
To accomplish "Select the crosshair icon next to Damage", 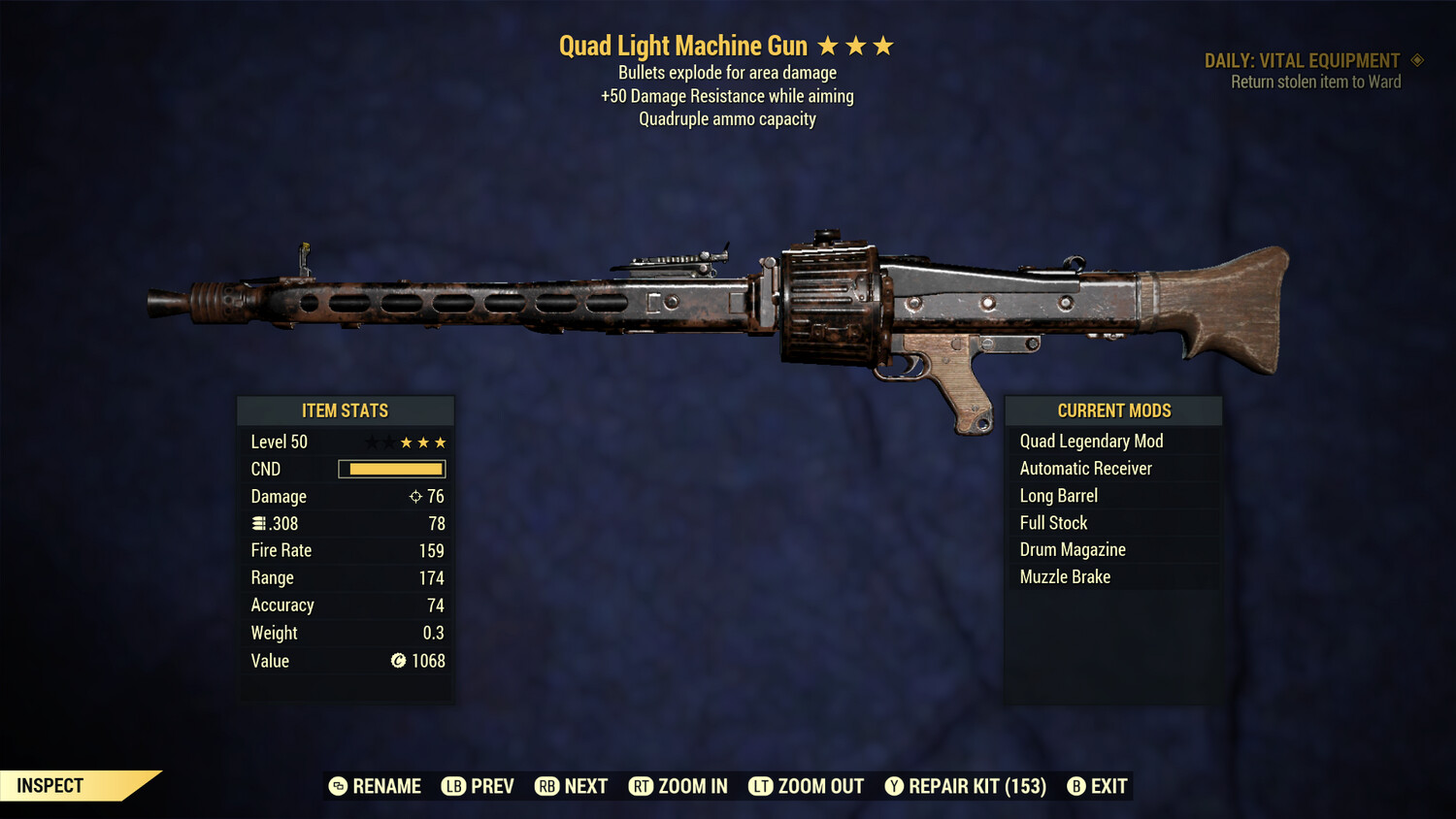I will pos(414,496).
